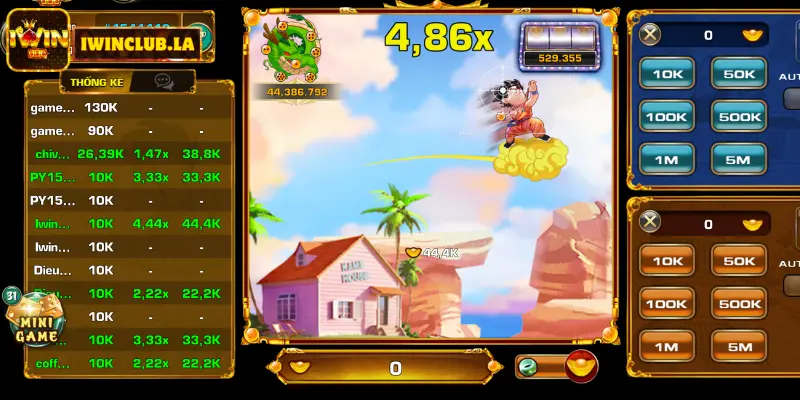
Task: Clear the bet above the blue chips
Action: 651,36
